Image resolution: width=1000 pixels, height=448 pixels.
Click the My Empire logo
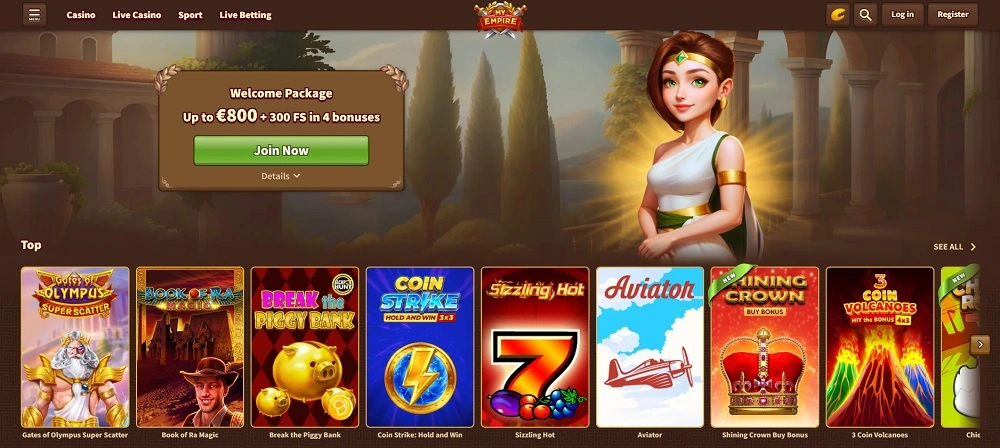click(498, 18)
